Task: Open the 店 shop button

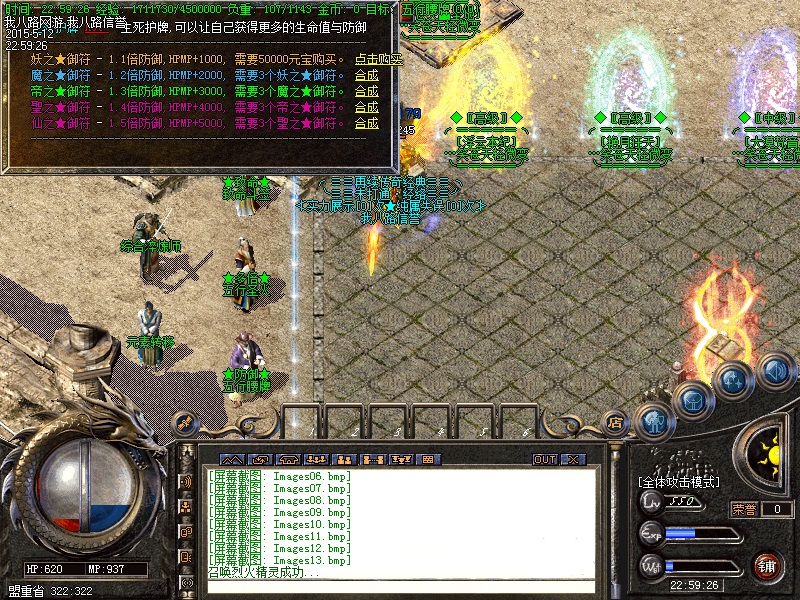Action: (616, 422)
